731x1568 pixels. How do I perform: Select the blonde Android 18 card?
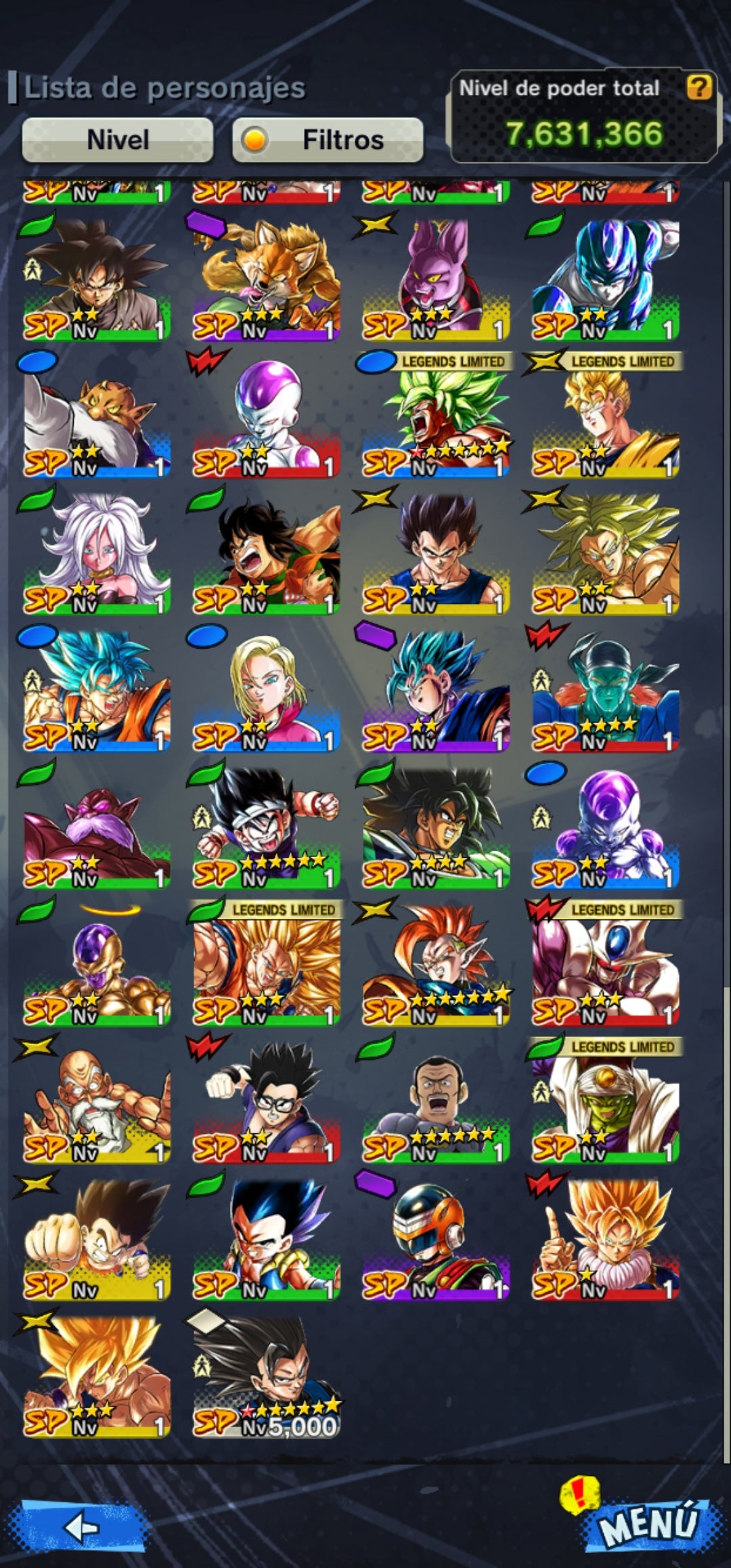click(x=266, y=690)
